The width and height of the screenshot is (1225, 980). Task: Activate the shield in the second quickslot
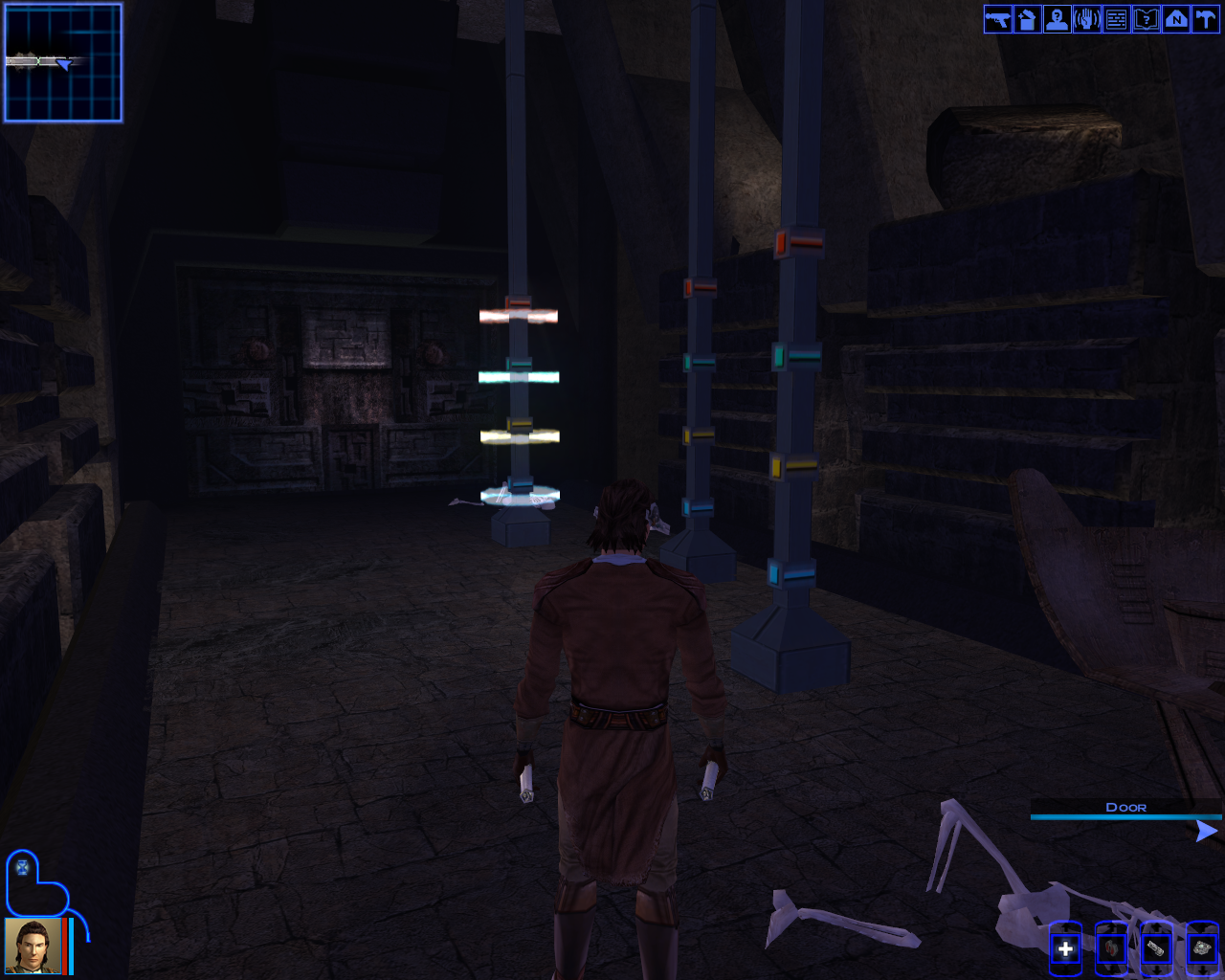[x=1112, y=948]
